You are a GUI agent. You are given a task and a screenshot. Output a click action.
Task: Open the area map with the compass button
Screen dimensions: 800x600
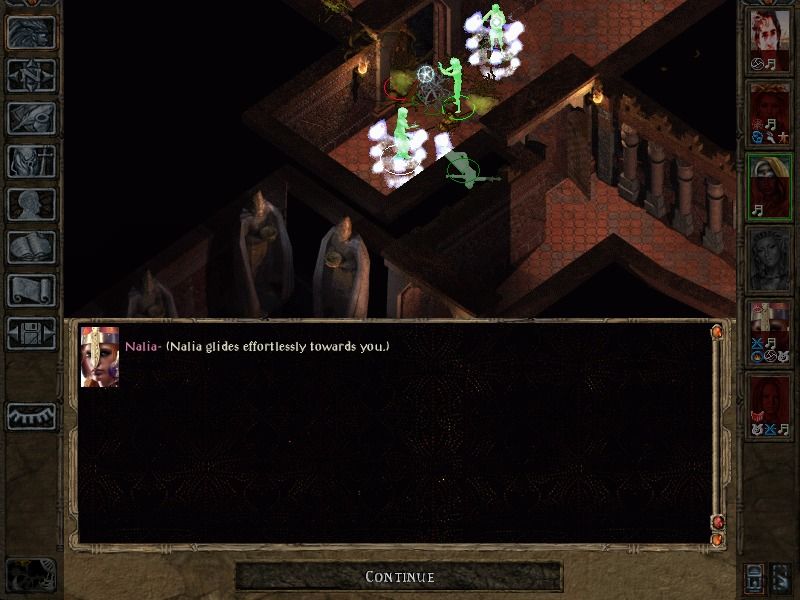(x=31, y=75)
